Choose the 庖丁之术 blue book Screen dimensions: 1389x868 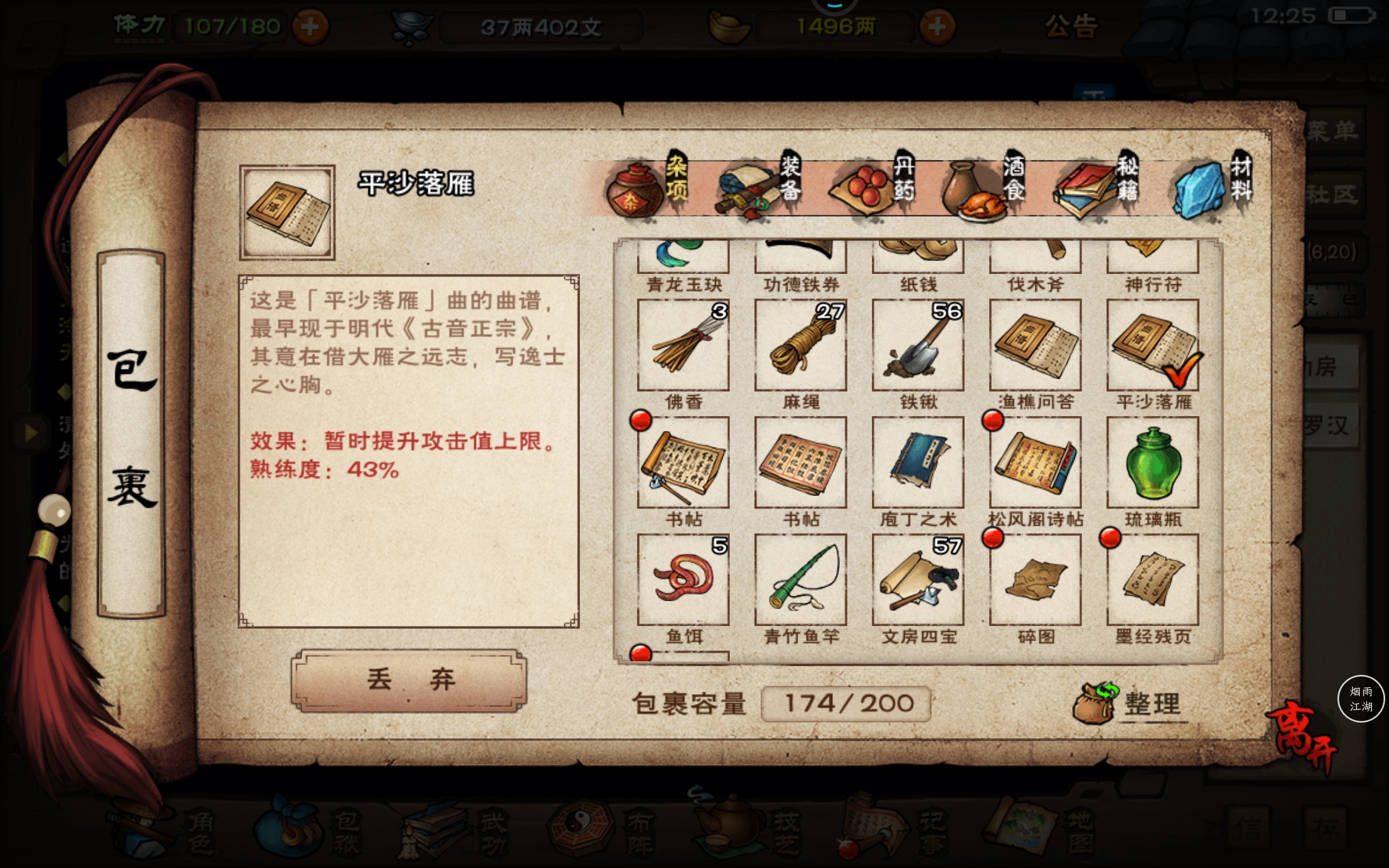(918, 463)
